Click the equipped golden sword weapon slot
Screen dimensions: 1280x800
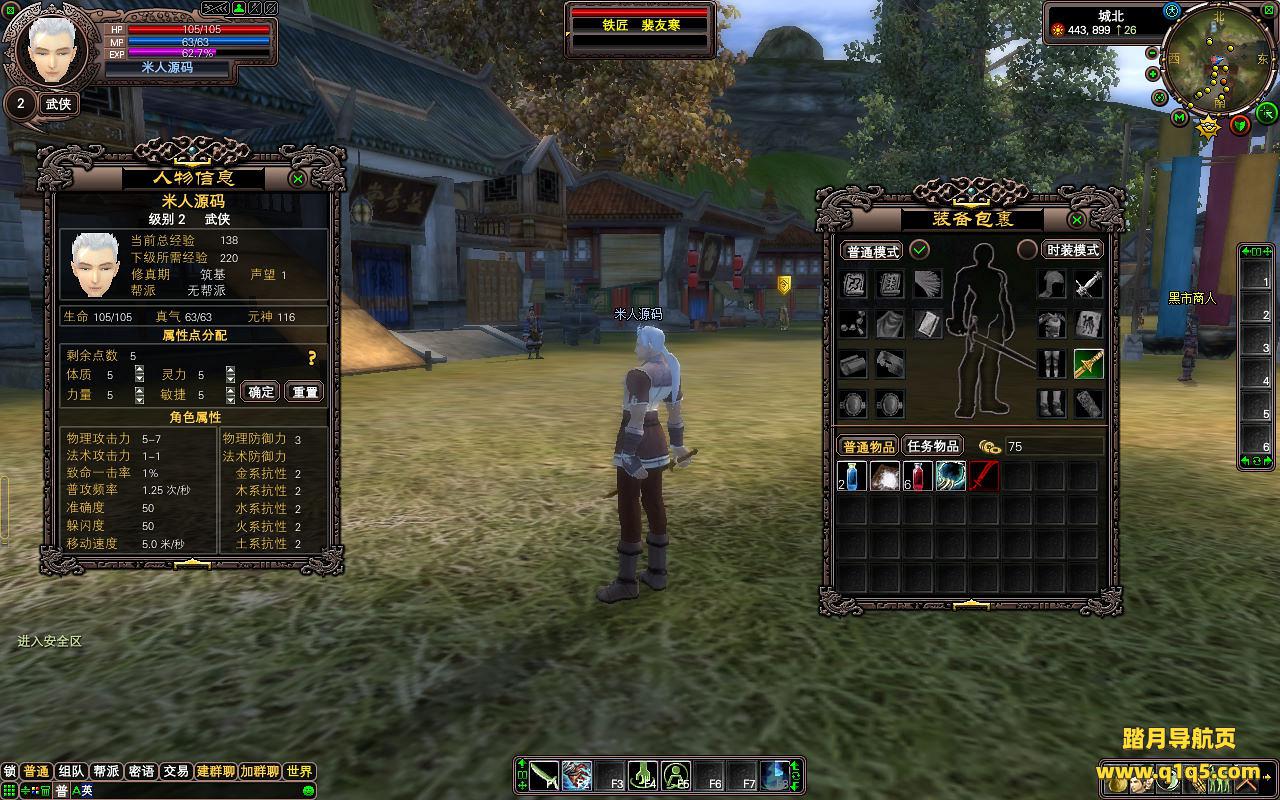pos(1088,364)
